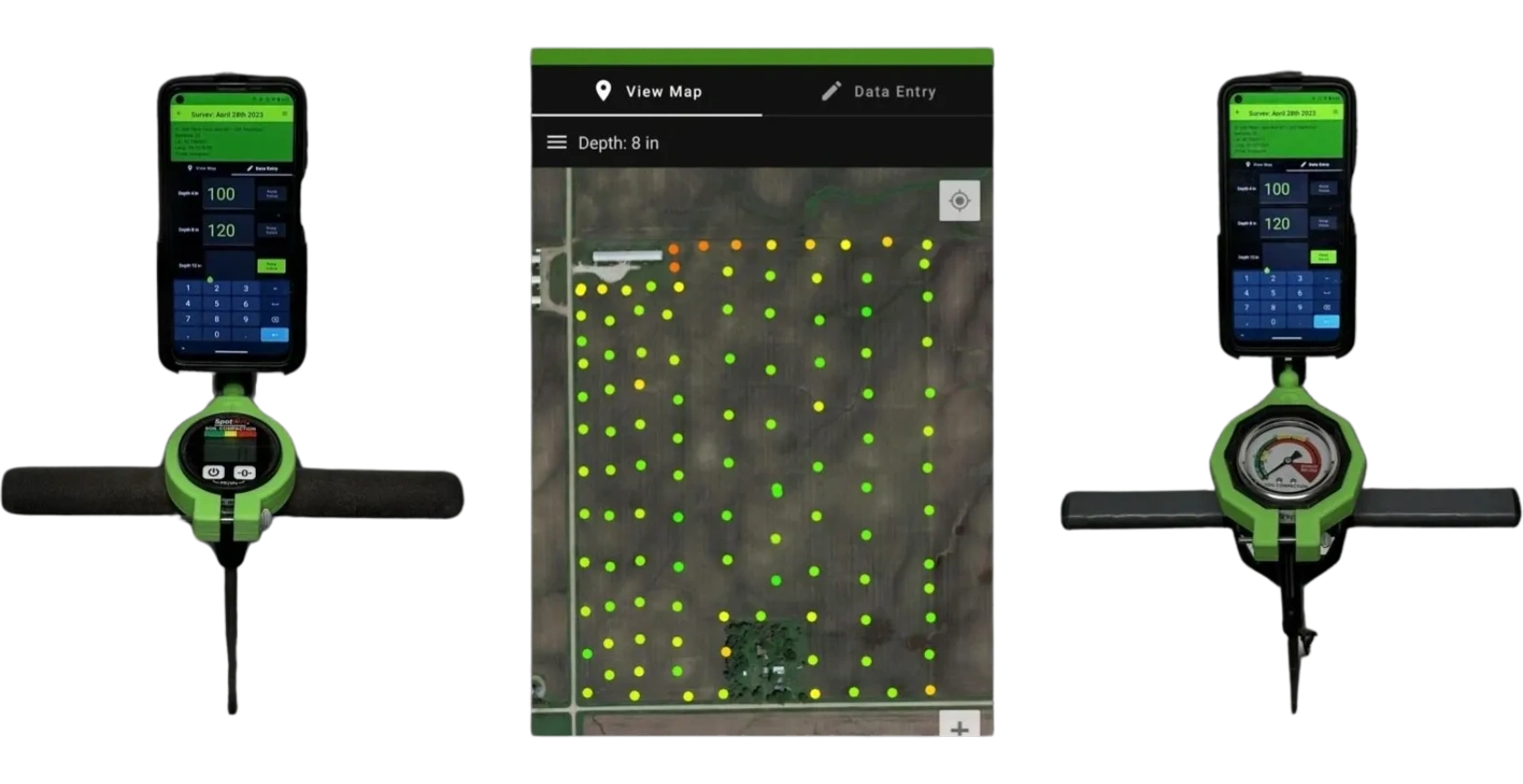Toggle Keep Value for Depth 8 in
This screenshot has width=1523, height=784.
tap(272, 229)
